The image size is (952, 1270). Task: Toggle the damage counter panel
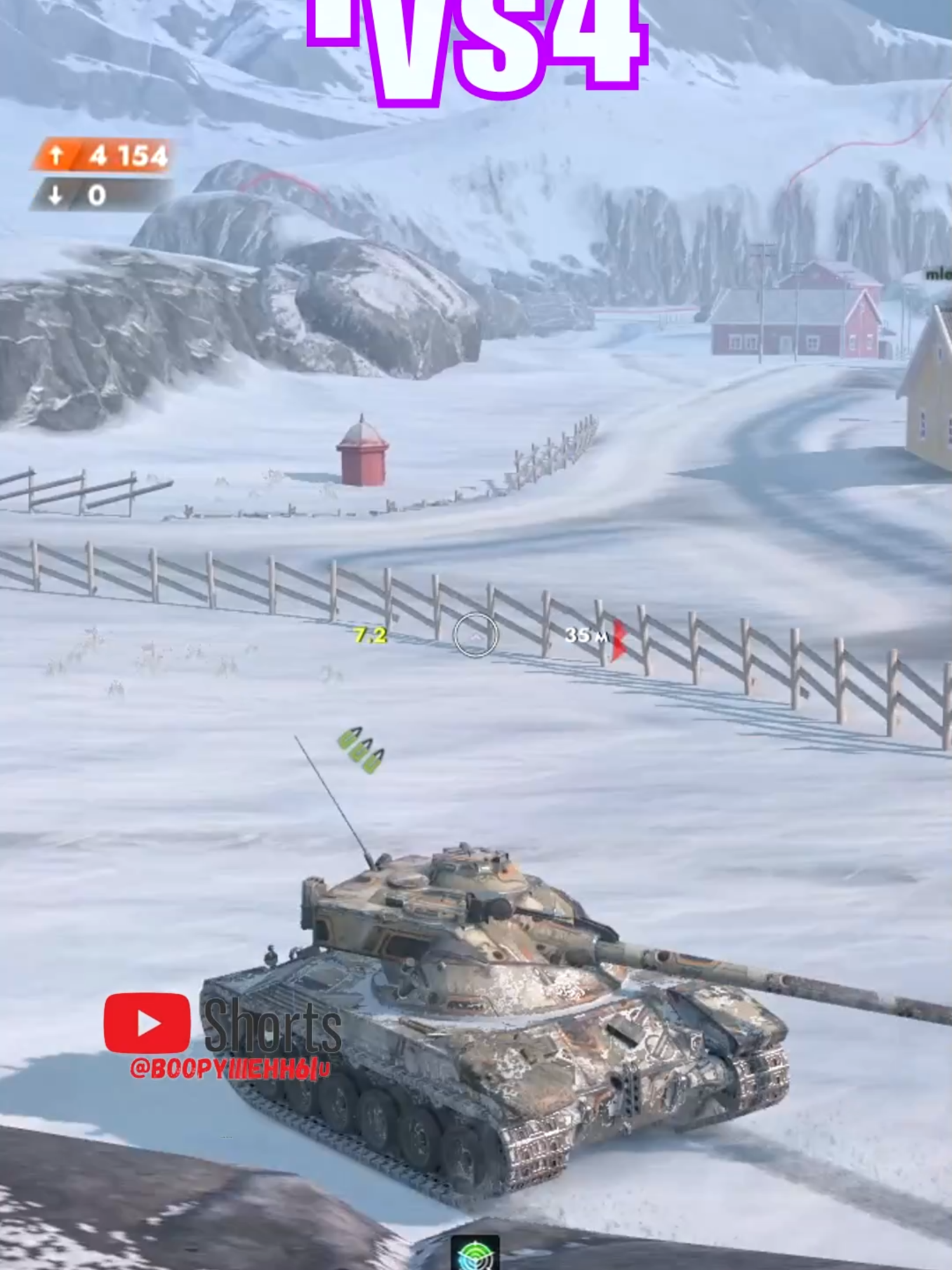pos(102,173)
